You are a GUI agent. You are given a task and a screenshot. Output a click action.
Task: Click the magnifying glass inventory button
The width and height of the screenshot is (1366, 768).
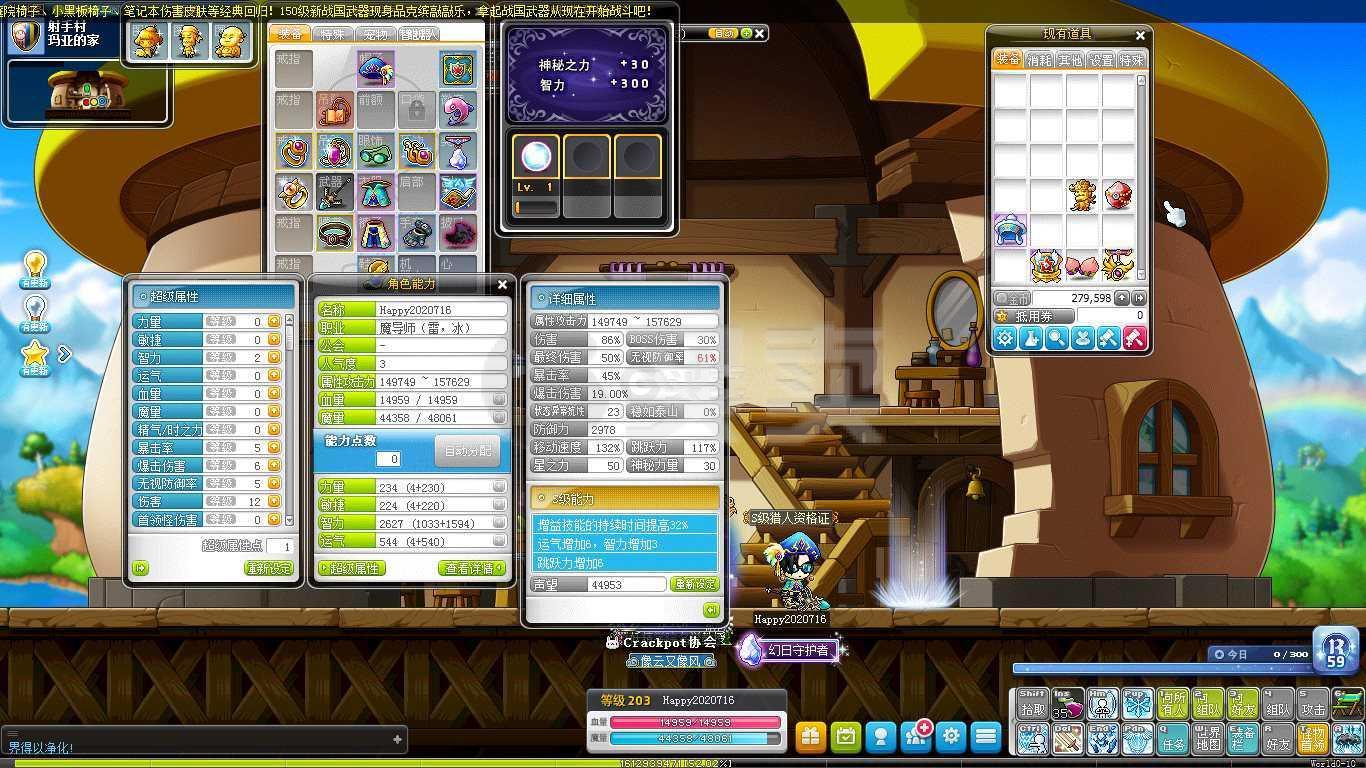pos(1056,339)
